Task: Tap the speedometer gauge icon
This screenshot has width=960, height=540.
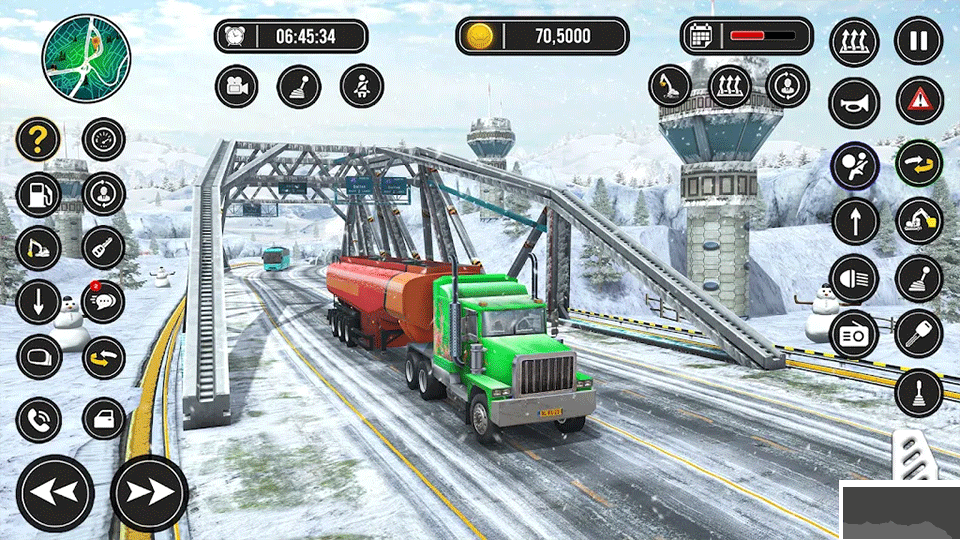Action: point(103,140)
